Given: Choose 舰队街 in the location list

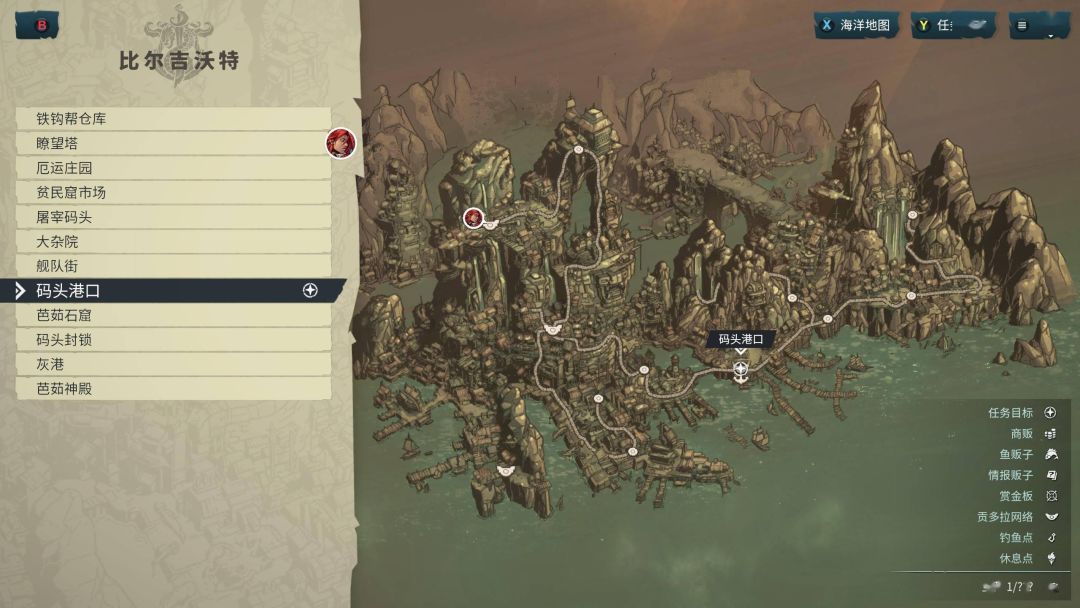Looking at the screenshot, I should tap(172, 266).
